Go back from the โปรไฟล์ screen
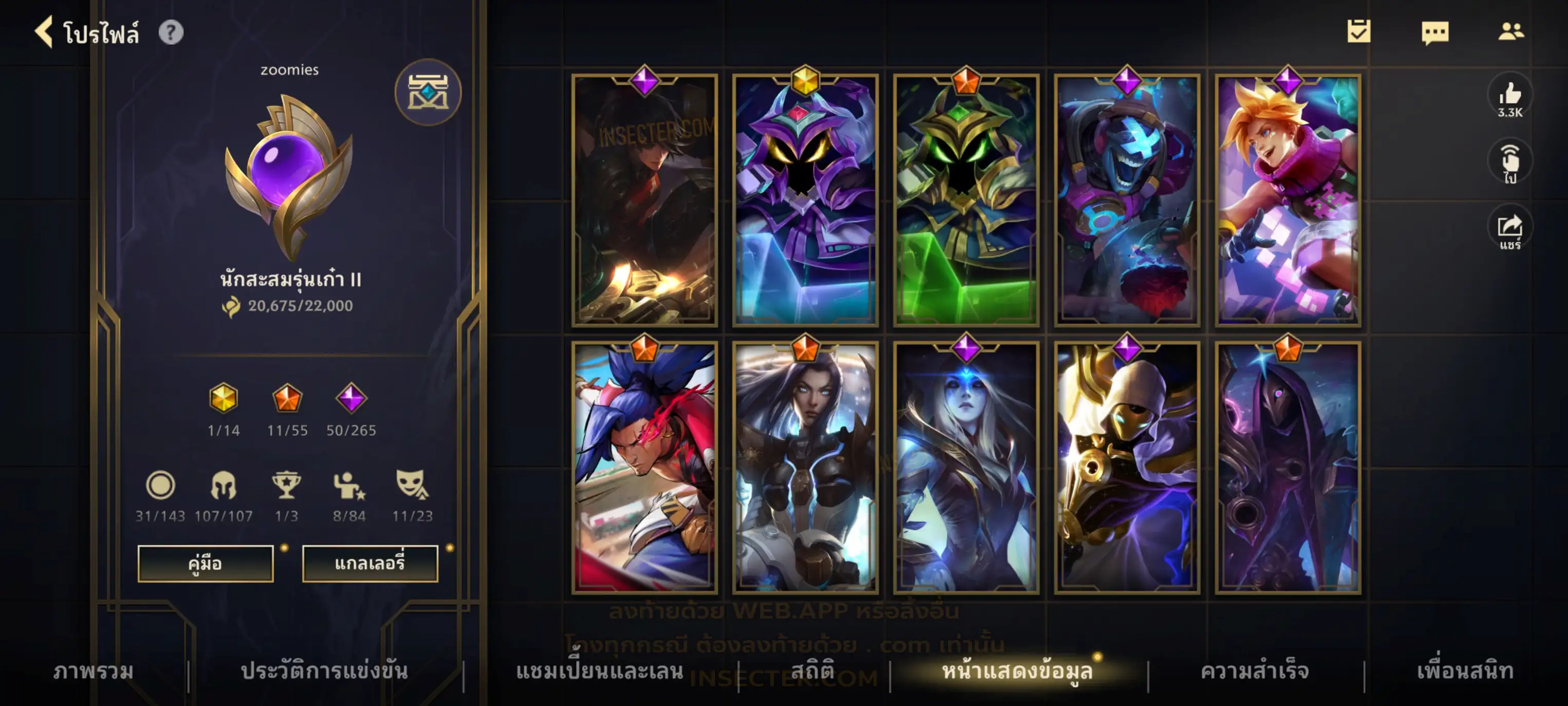This screenshot has width=1568, height=706. pos(44,32)
